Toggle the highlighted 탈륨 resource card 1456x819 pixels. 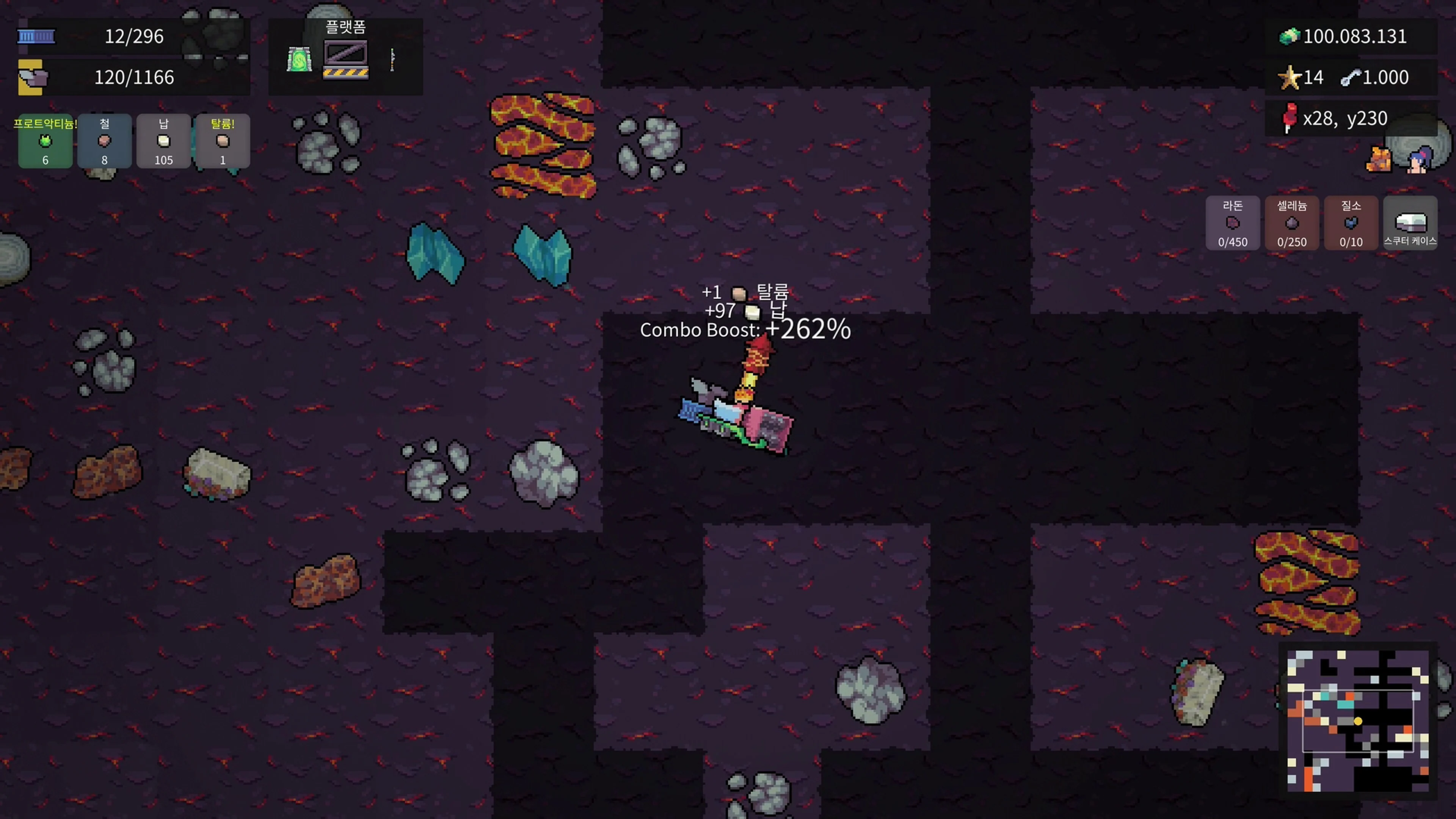(x=223, y=141)
